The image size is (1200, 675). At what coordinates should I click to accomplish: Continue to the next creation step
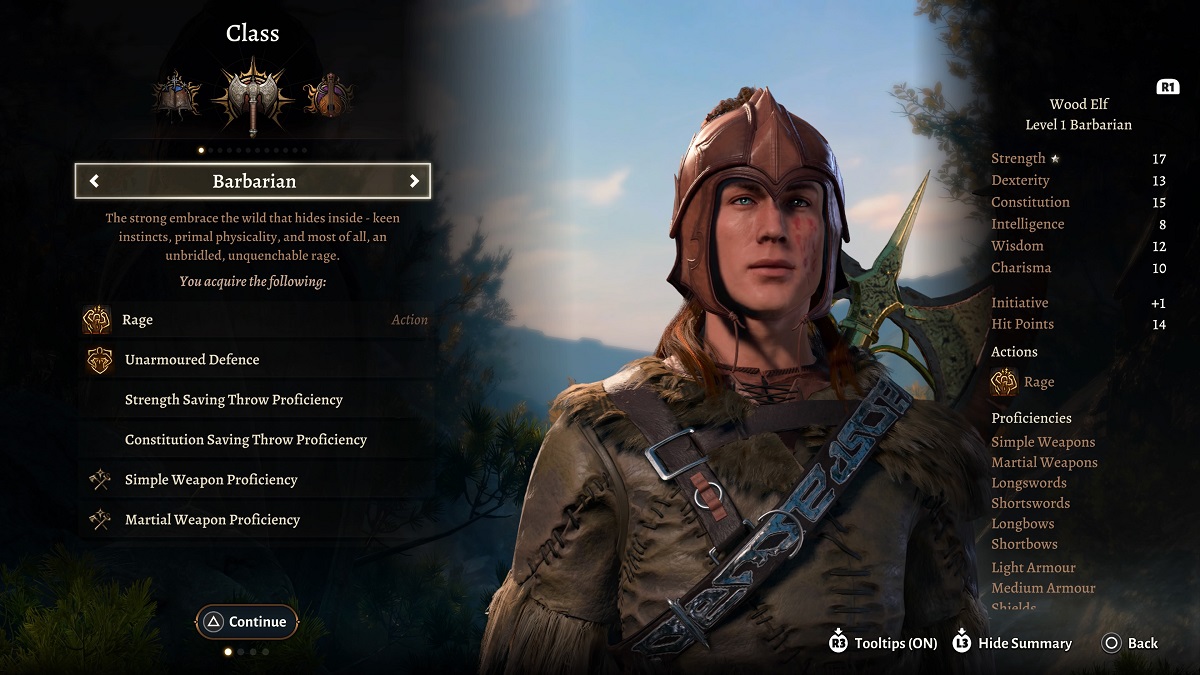coord(247,622)
